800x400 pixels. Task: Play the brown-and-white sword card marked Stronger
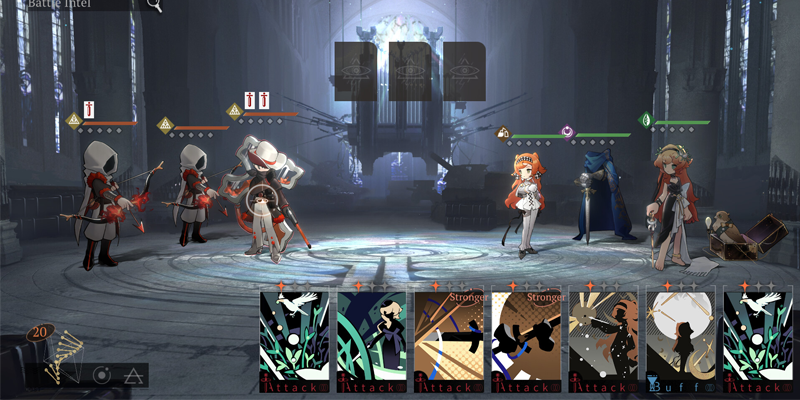click(527, 340)
